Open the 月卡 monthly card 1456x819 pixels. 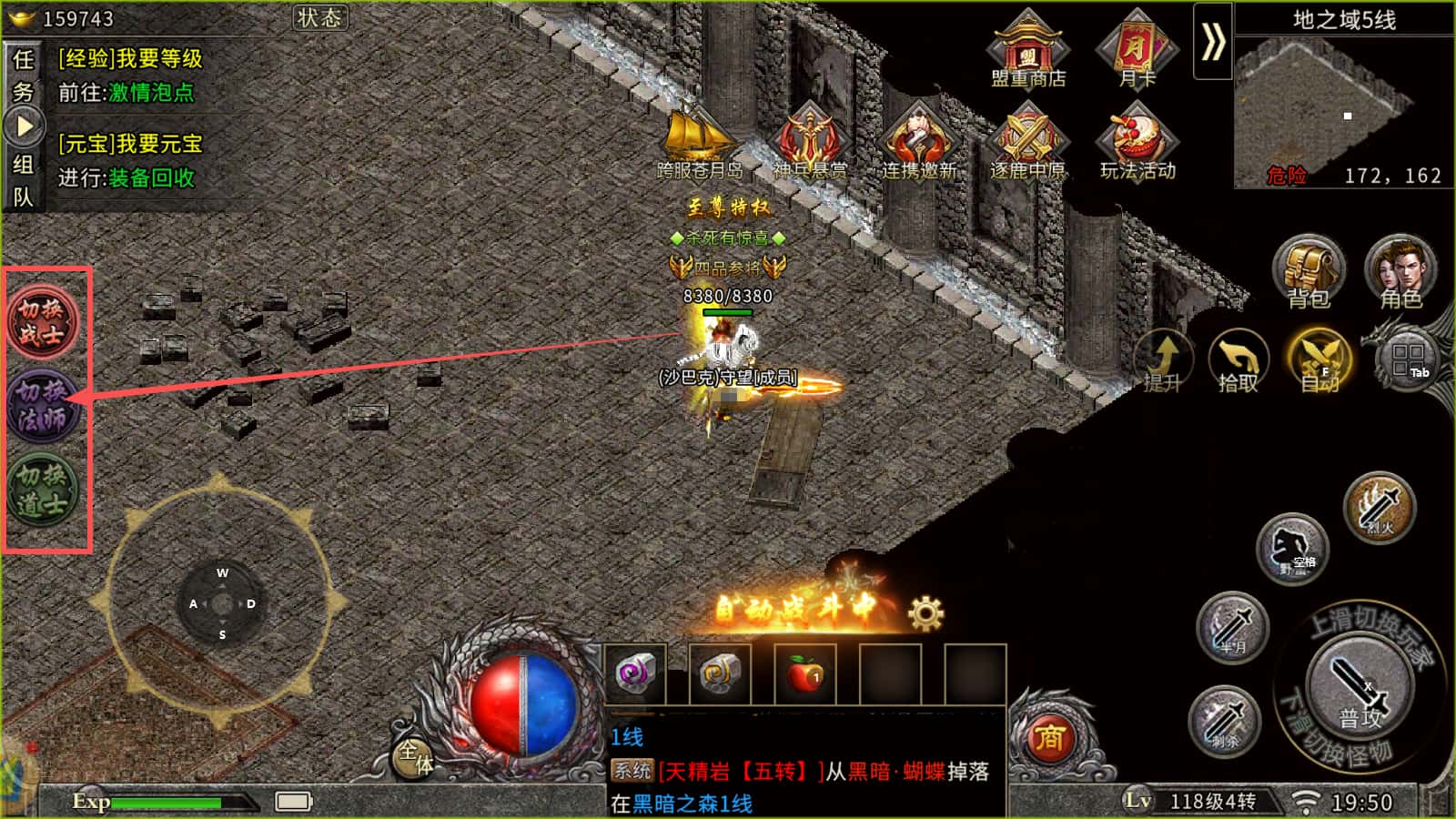pyautogui.click(x=1137, y=50)
